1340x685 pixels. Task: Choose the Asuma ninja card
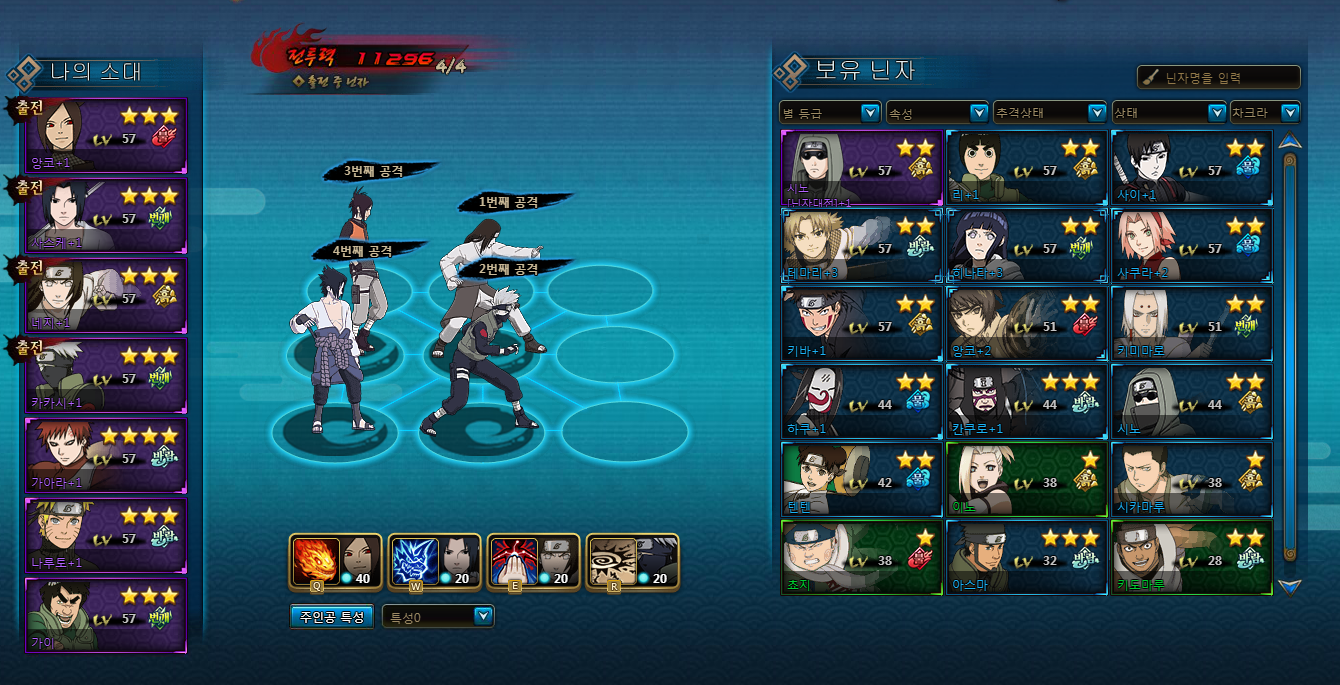coord(1027,557)
